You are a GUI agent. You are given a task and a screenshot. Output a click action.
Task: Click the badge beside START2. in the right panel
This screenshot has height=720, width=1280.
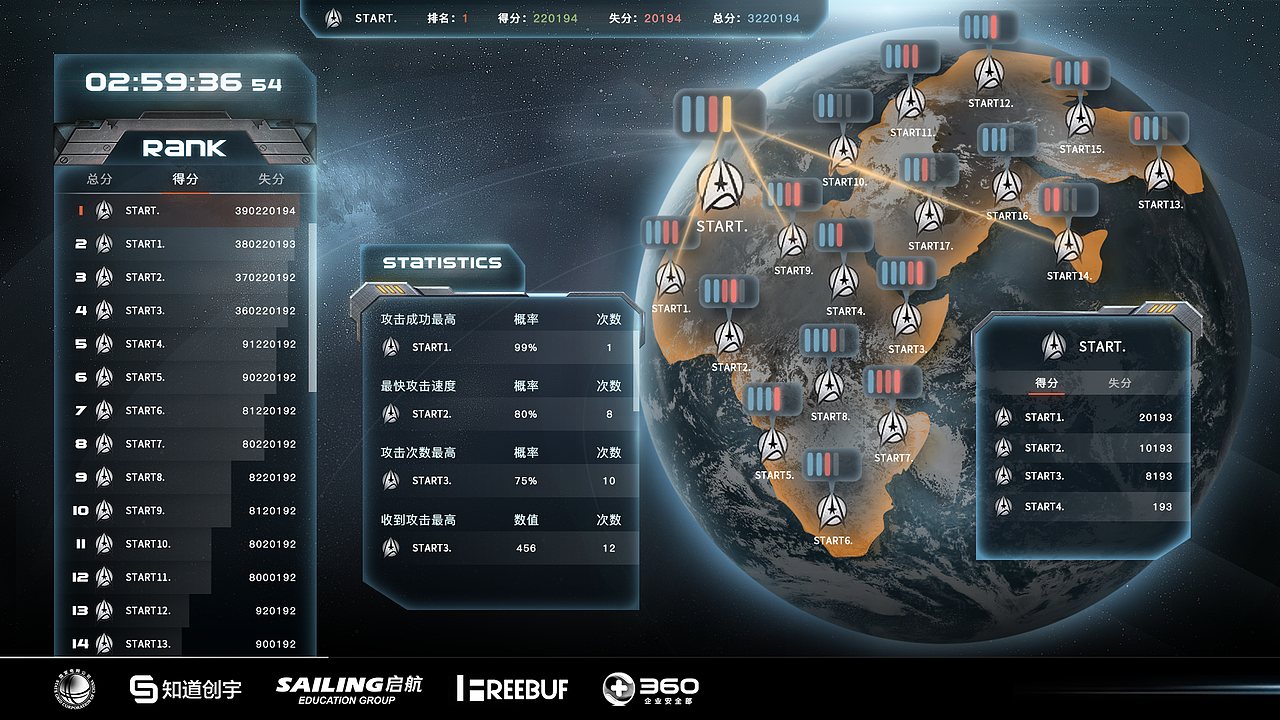(x=1002, y=447)
